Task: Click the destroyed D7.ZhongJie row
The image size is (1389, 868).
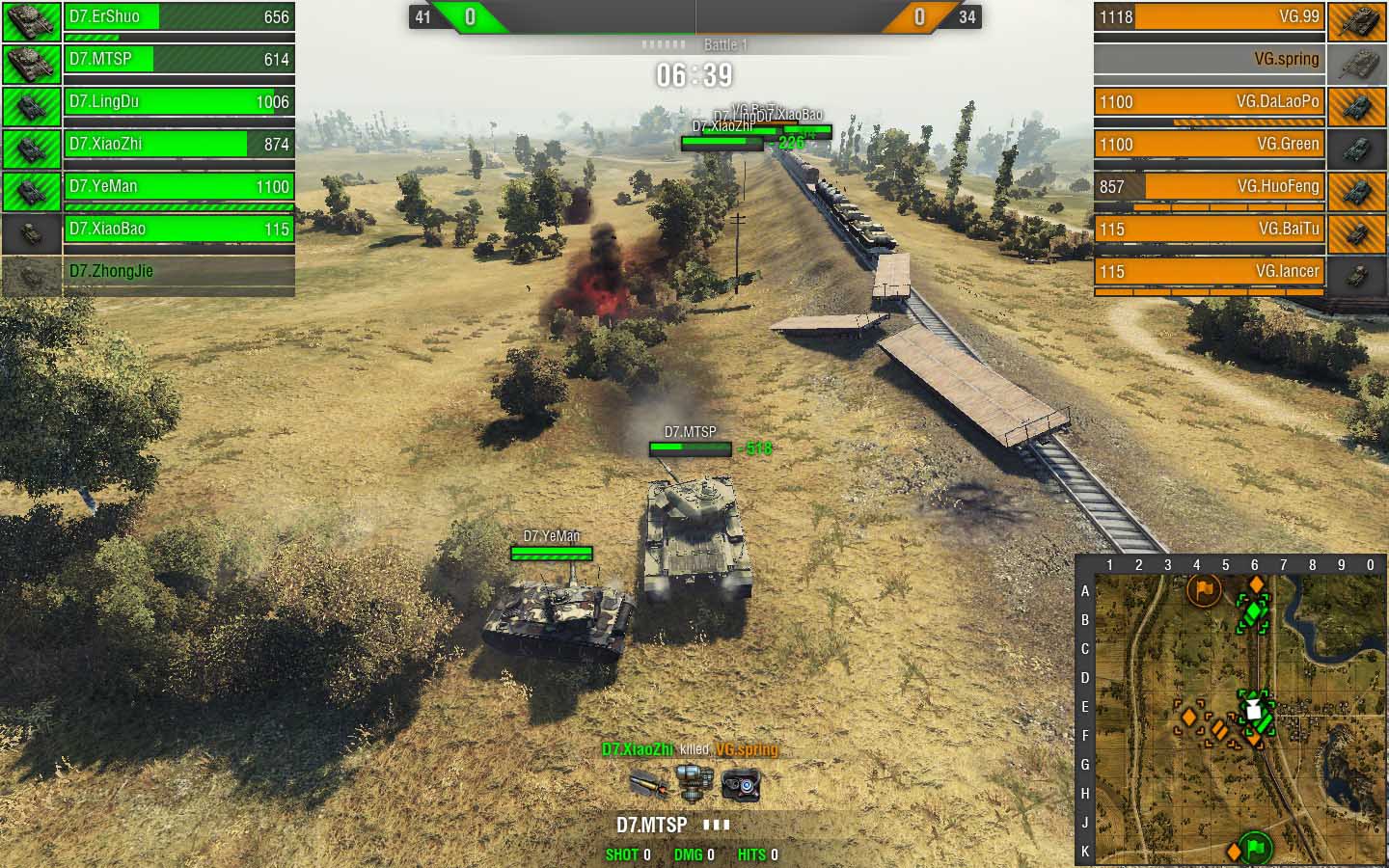Action: (178, 272)
